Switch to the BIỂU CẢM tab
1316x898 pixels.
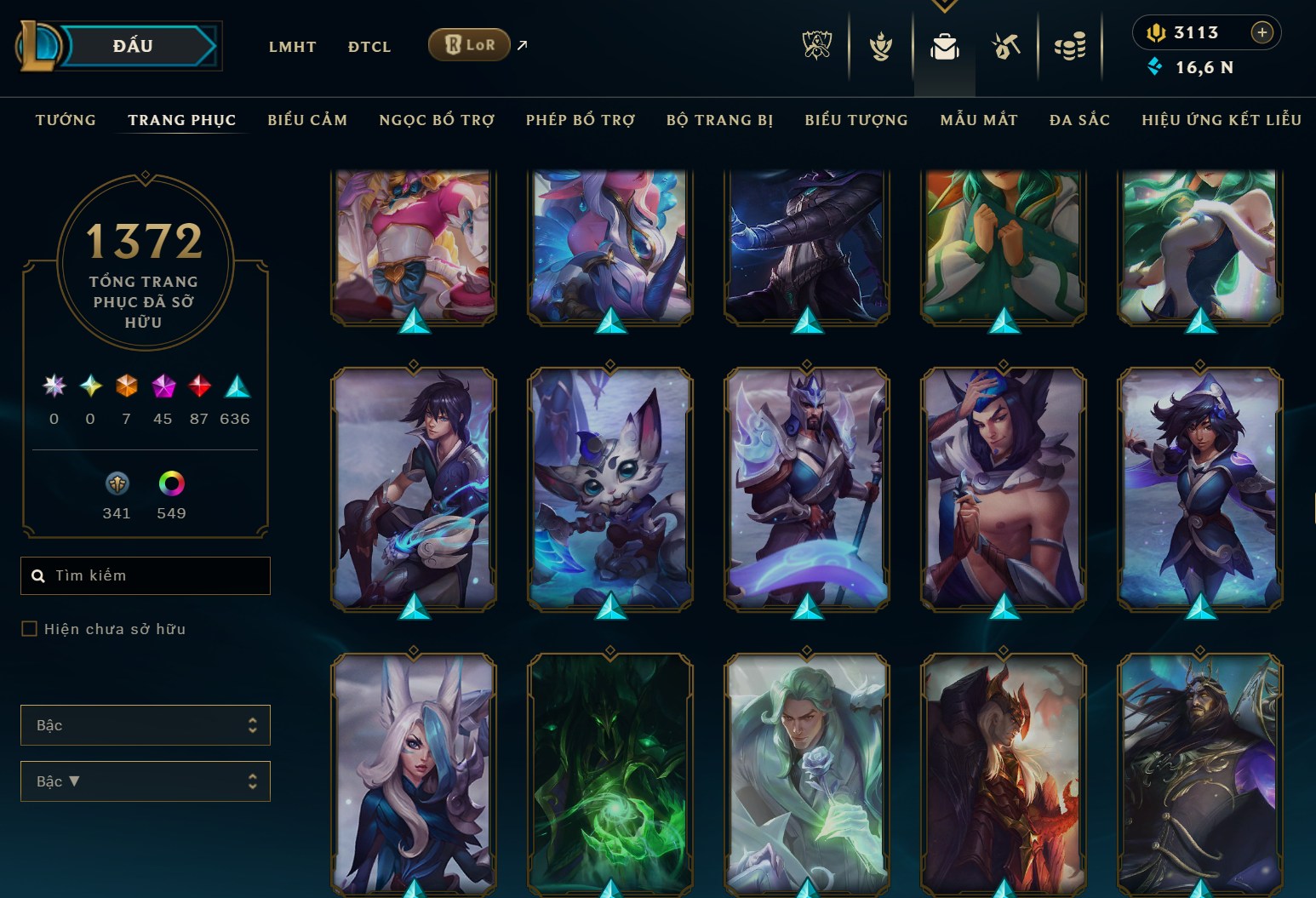point(307,120)
